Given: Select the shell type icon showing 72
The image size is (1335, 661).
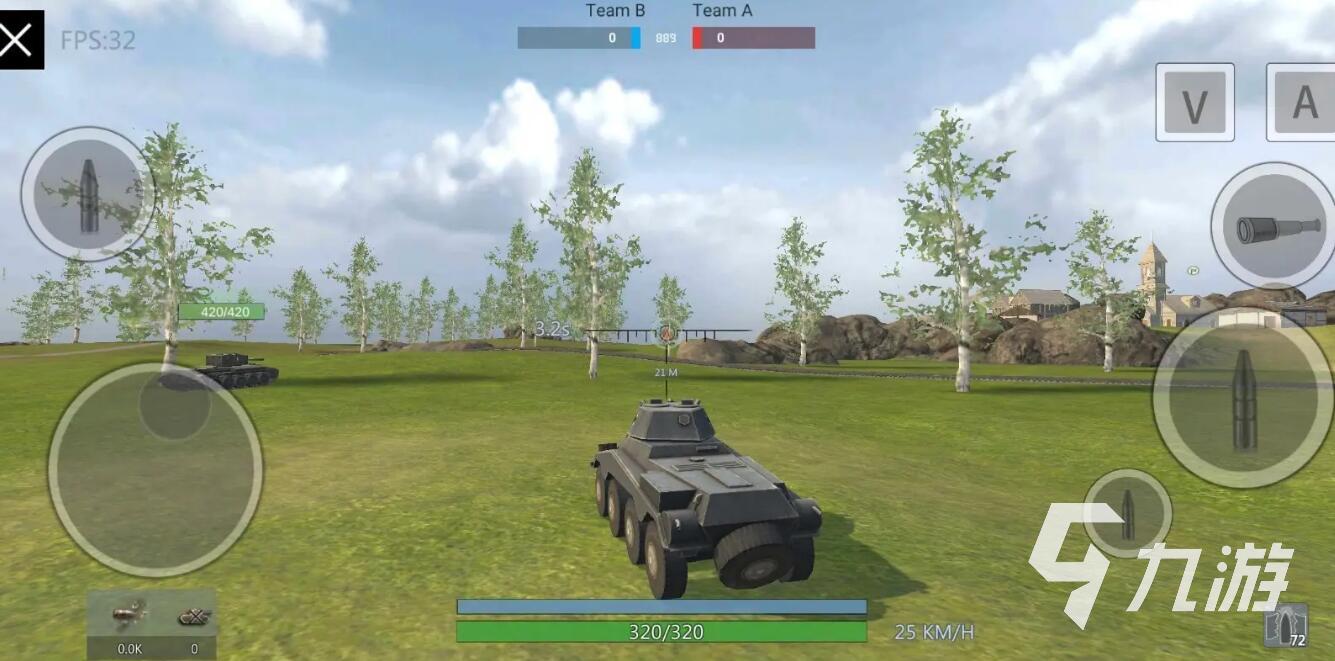Looking at the screenshot, I should pos(1287,626).
